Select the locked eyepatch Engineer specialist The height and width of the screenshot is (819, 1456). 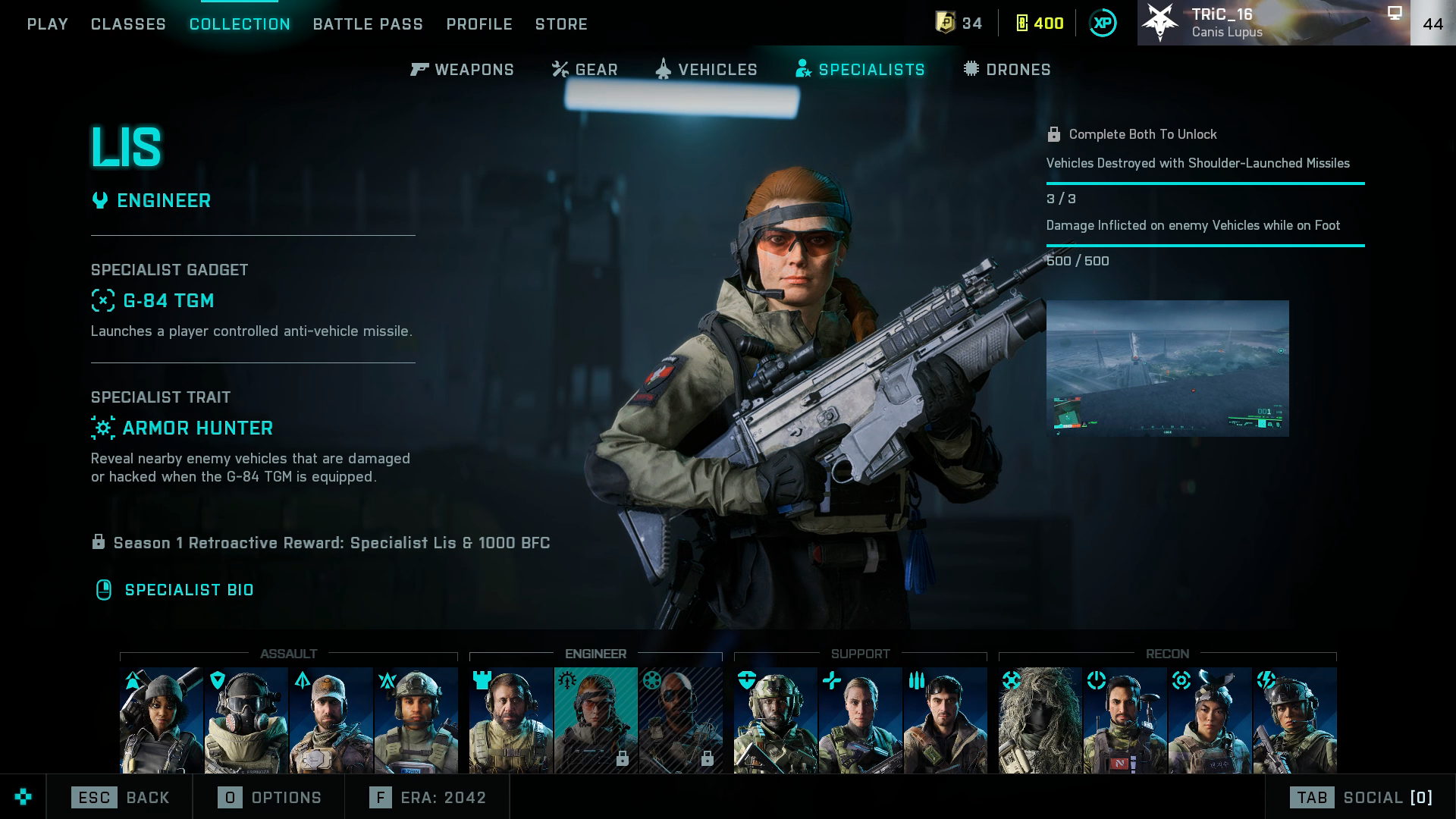(680, 720)
